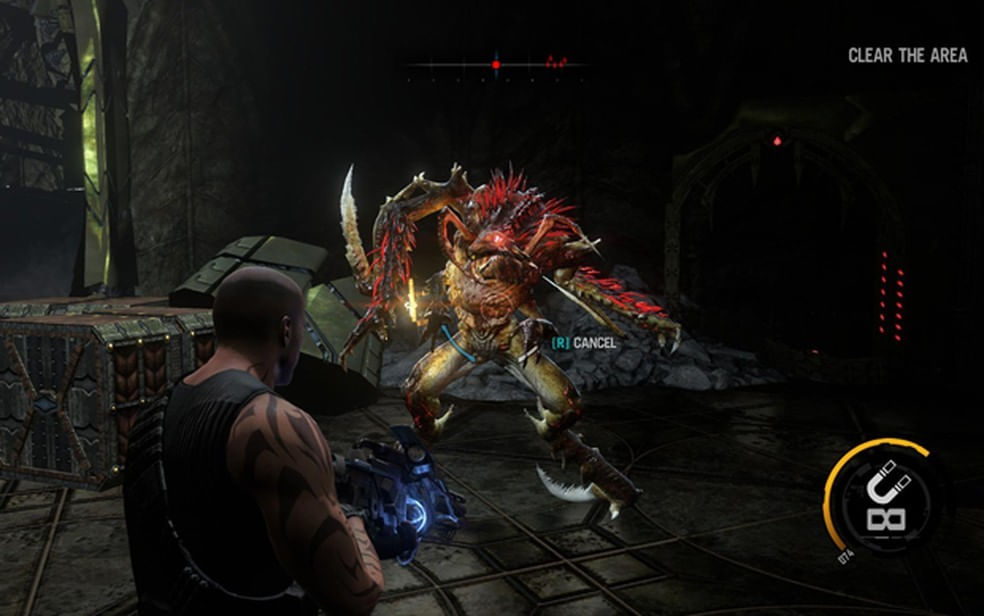The height and width of the screenshot is (616, 984).
Task: Click the enemy radar compass bar
Action: pos(497,65)
